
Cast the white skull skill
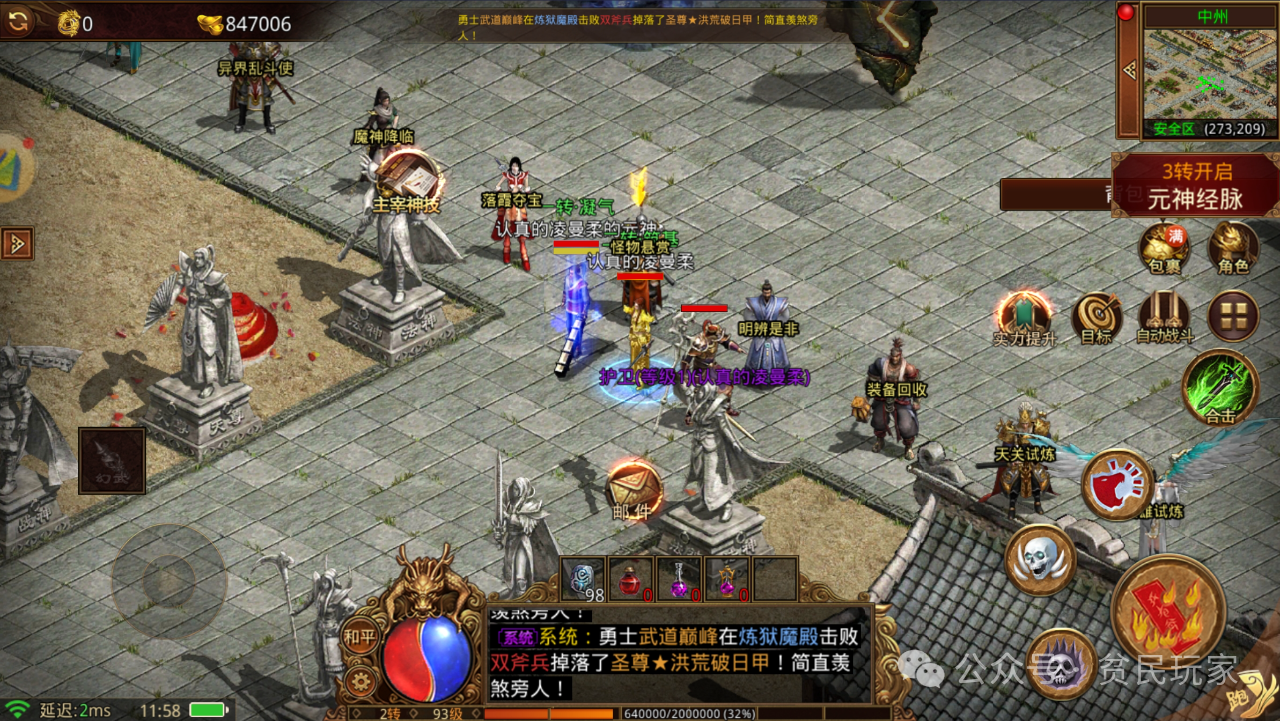pyautogui.click(x=1040, y=559)
